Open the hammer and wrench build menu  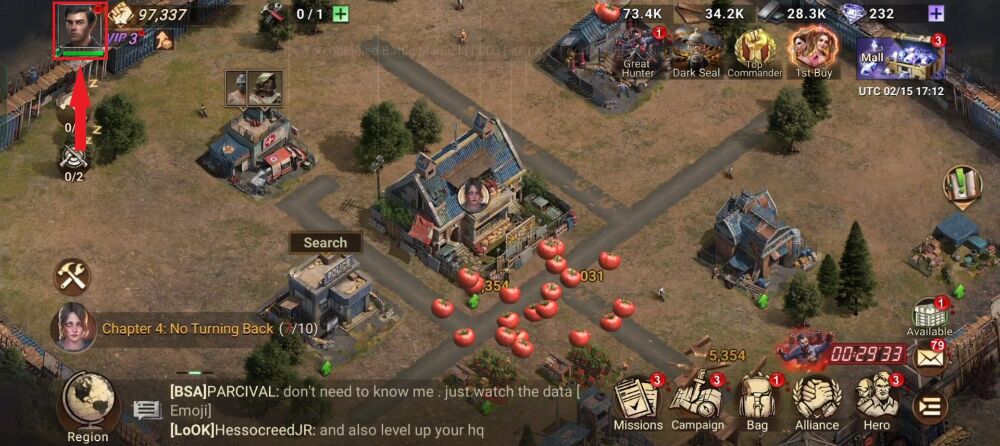pyautogui.click(x=72, y=276)
